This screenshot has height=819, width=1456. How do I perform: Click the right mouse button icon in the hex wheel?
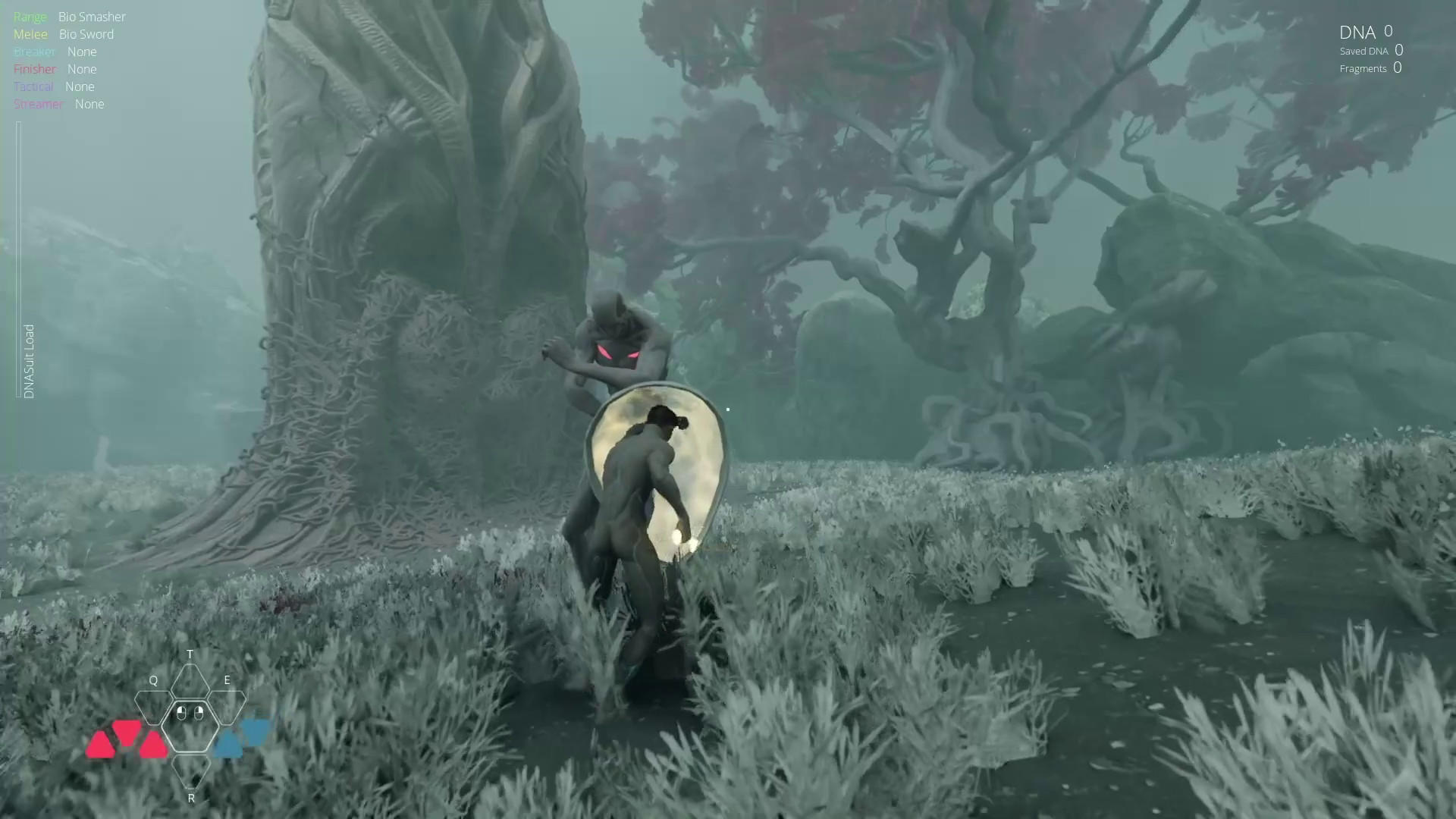(199, 712)
